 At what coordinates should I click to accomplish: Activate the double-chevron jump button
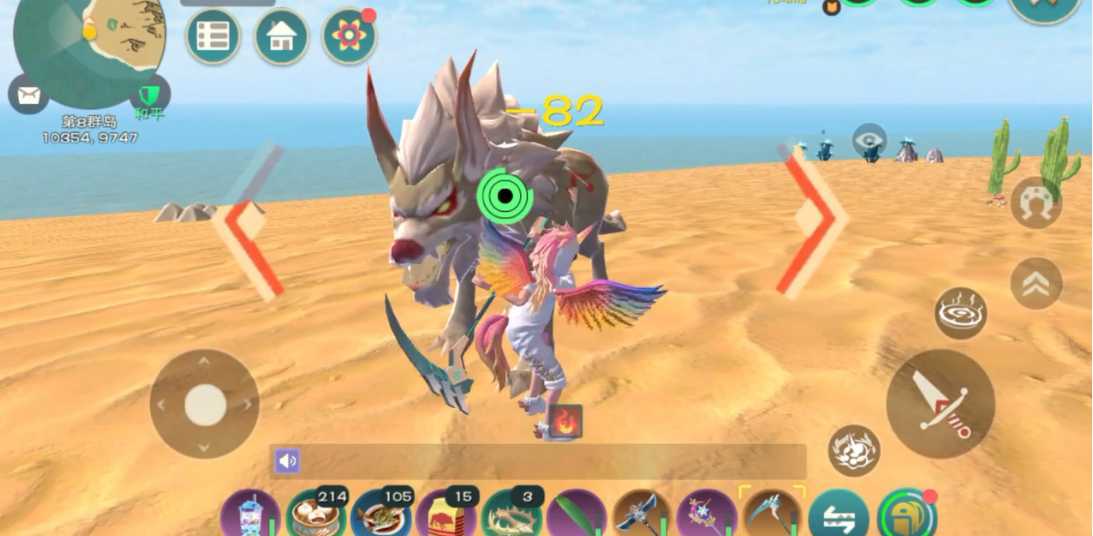pos(1036,284)
